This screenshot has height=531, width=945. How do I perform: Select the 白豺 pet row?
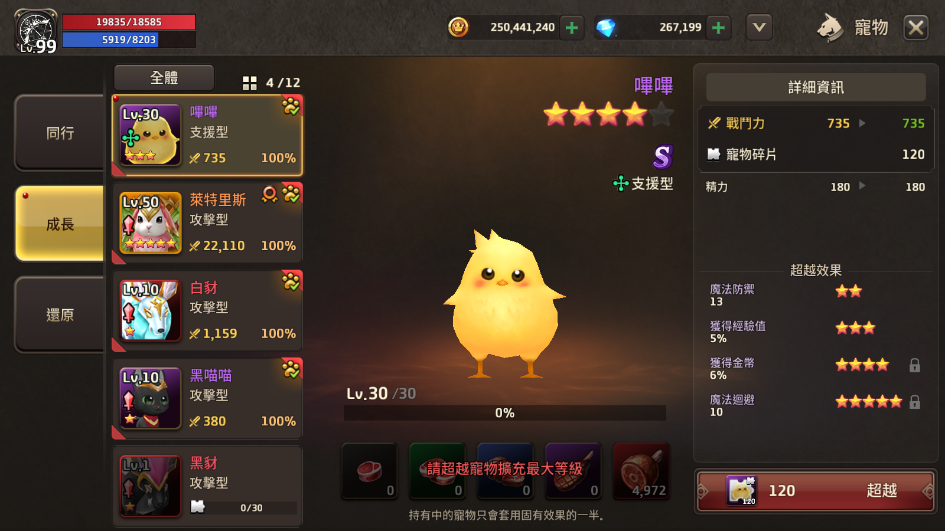click(x=208, y=311)
